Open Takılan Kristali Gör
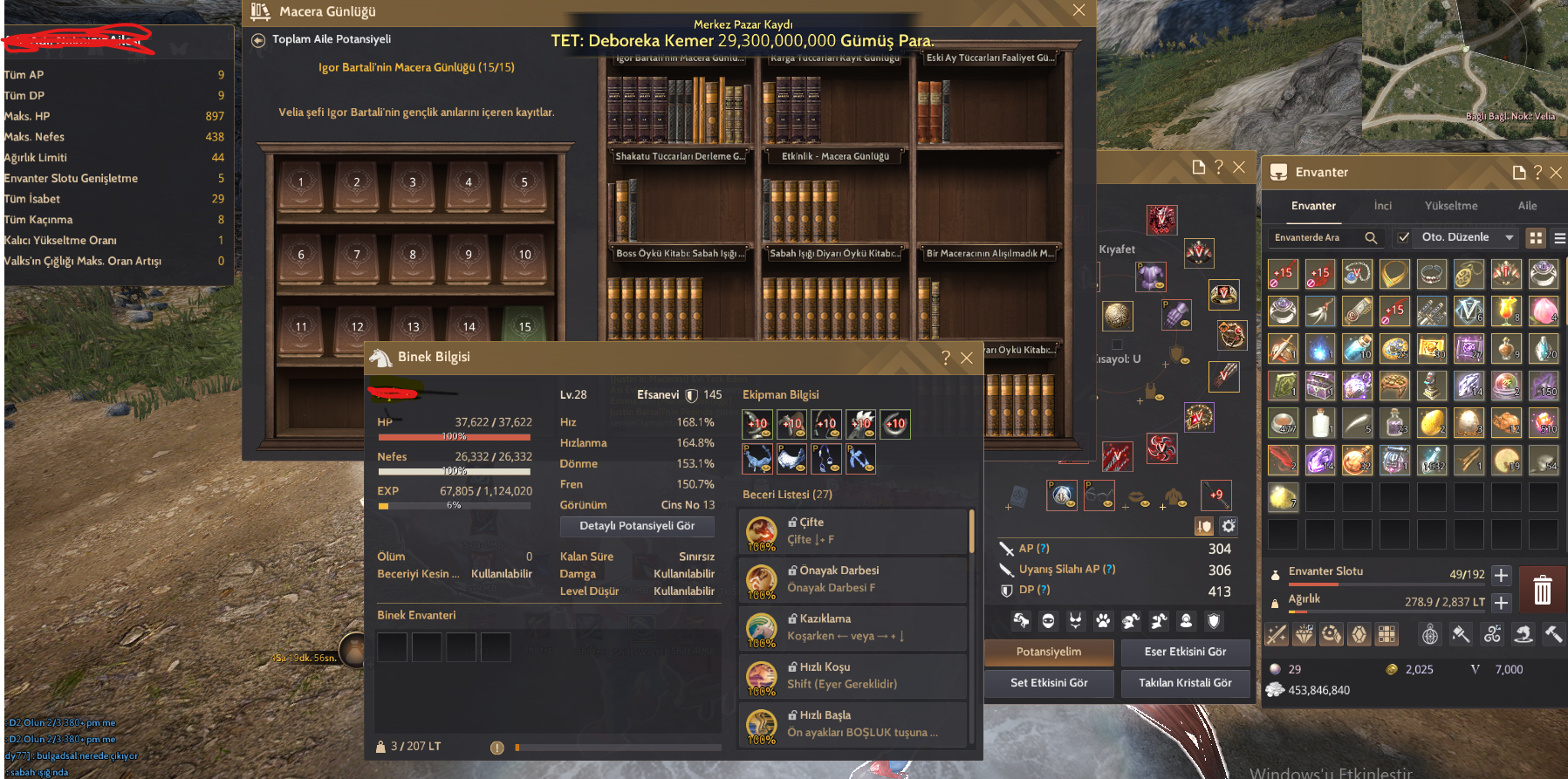This screenshot has height=779, width=1568. tap(1185, 683)
